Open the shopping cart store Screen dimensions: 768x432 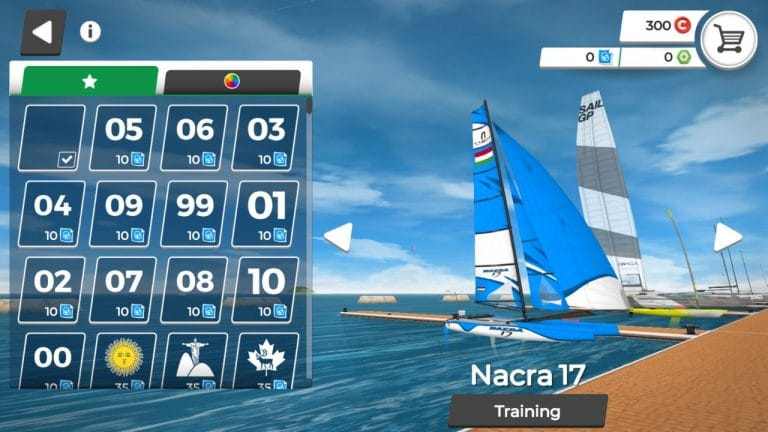pos(728,39)
